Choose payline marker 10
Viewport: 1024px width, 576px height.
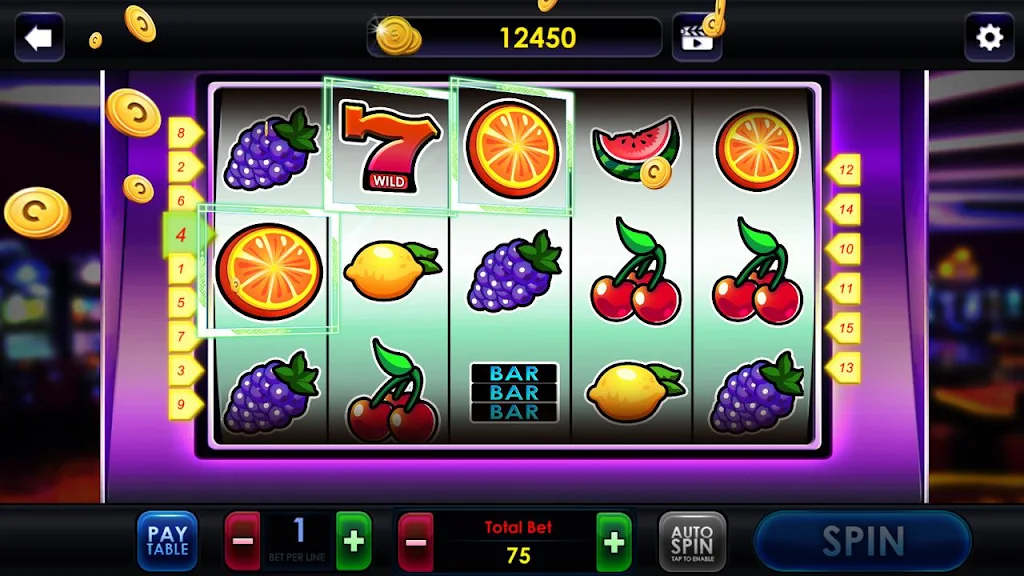pyautogui.click(x=845, y=249)
